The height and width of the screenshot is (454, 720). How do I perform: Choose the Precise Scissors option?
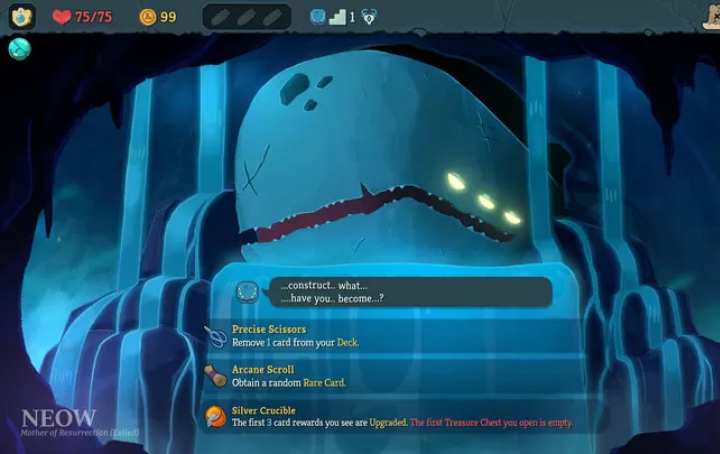(x=390, y=336)
